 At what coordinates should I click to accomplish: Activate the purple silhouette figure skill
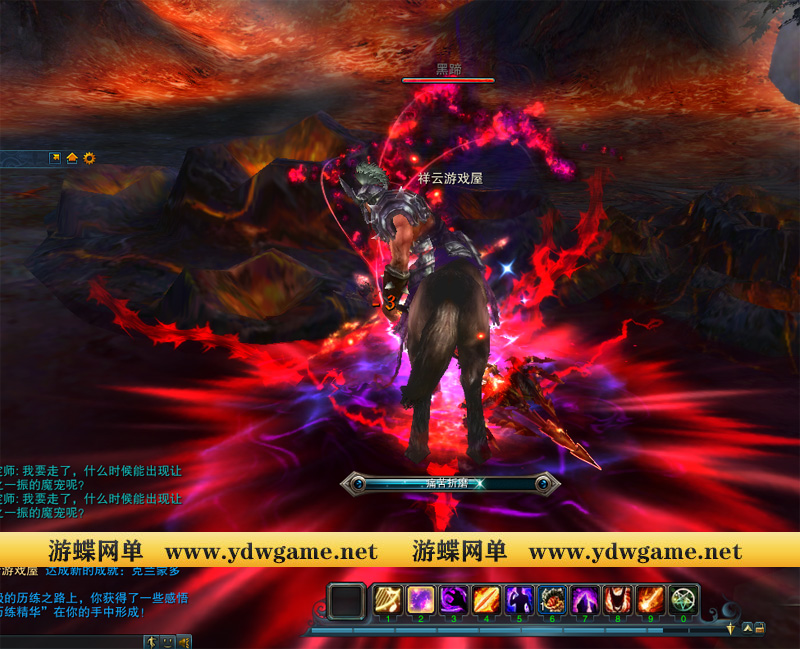tap(519, 600)
